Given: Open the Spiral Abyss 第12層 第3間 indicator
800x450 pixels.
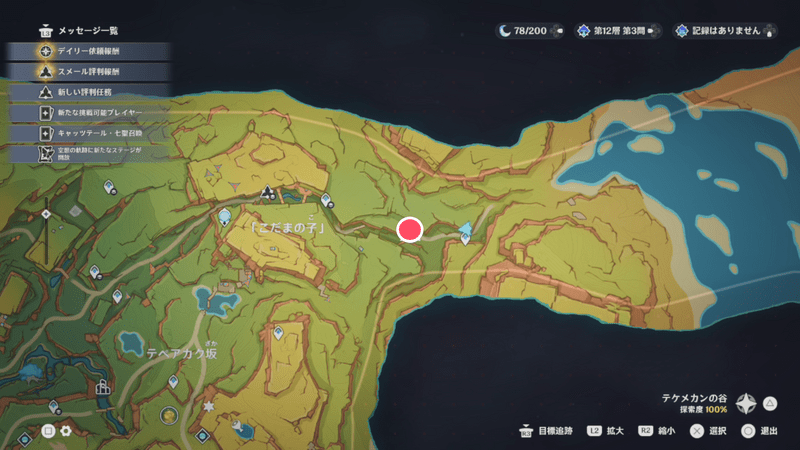Looking at the screenshot, I should tap(620, 30).
